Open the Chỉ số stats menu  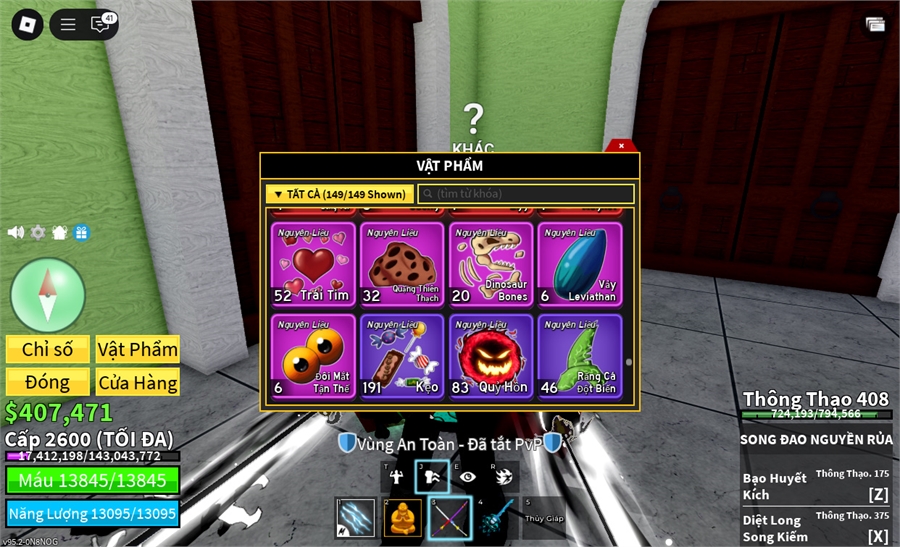pyautogui.click(x=48, y=349)
